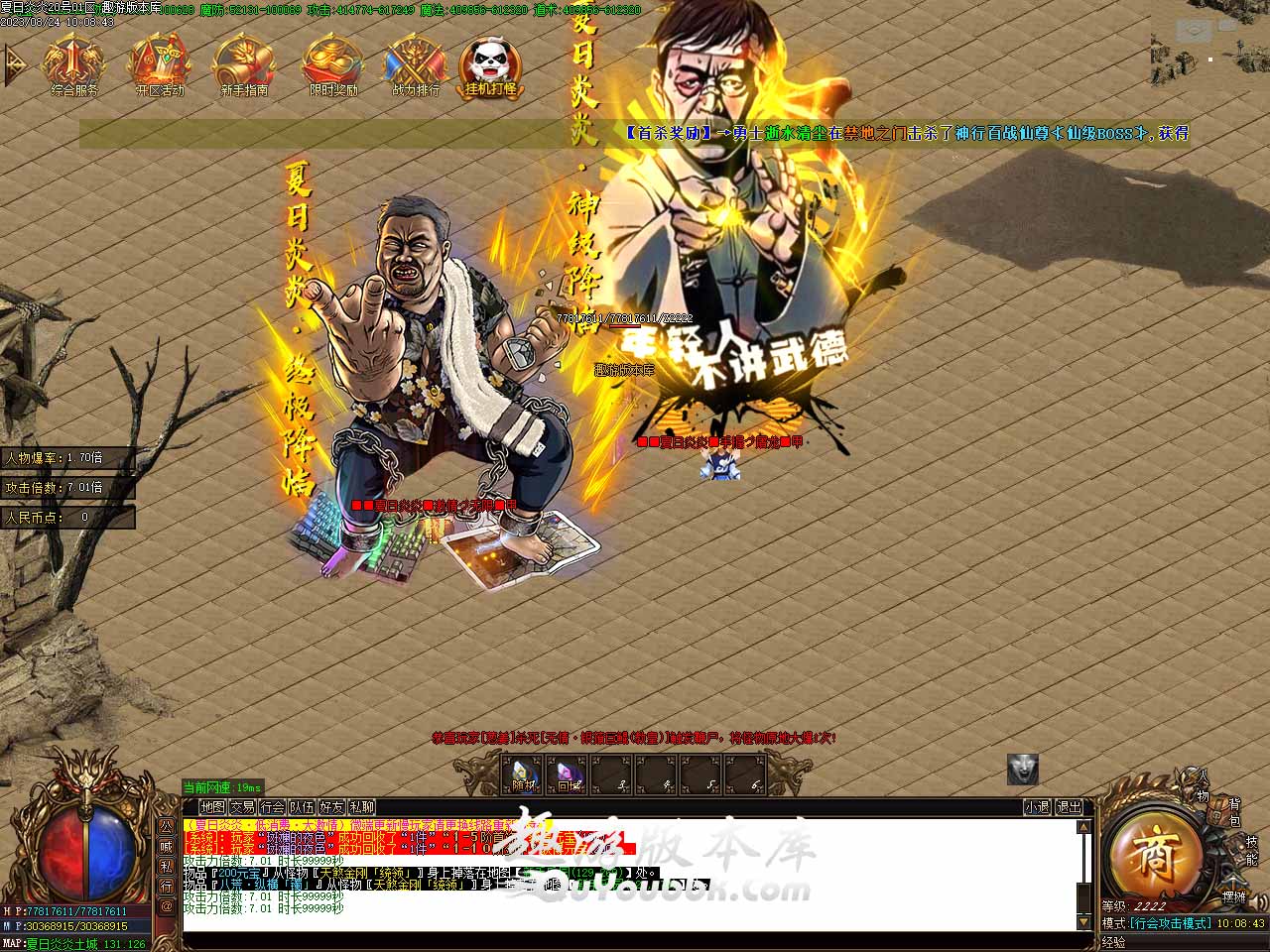Screen dimensions: 1270x952
Task: Open the 综合服务 menu icon
Action: tap(73, 65)
